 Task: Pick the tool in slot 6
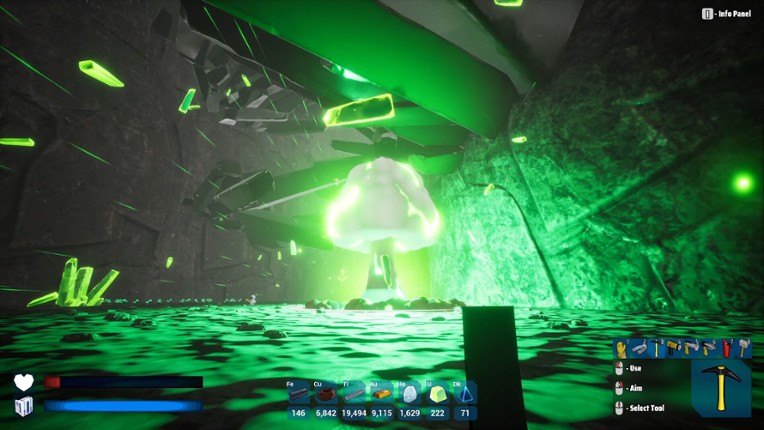point(709,348)
